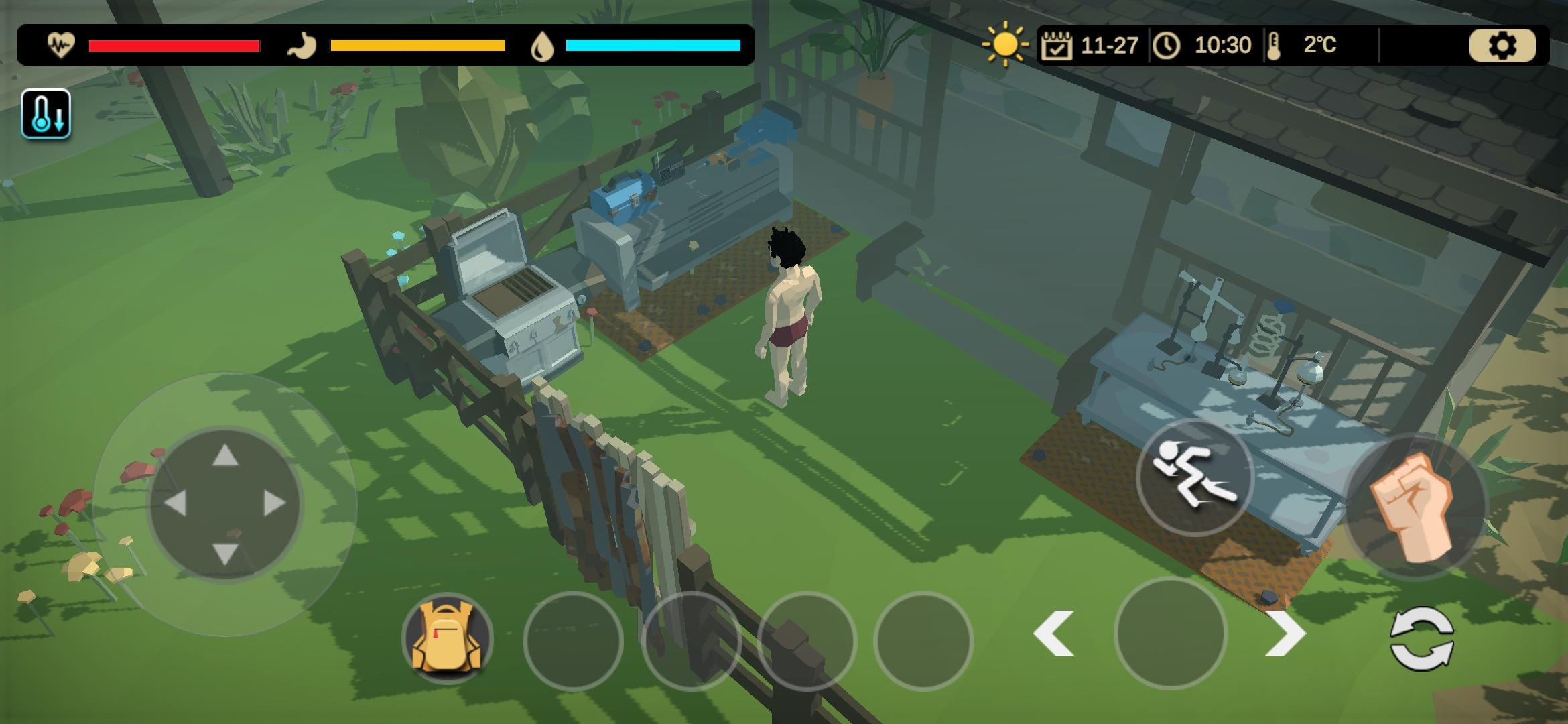Select the next item with right chevron
This screenshot has width=1568, height=724.
tap(1285, 633)
